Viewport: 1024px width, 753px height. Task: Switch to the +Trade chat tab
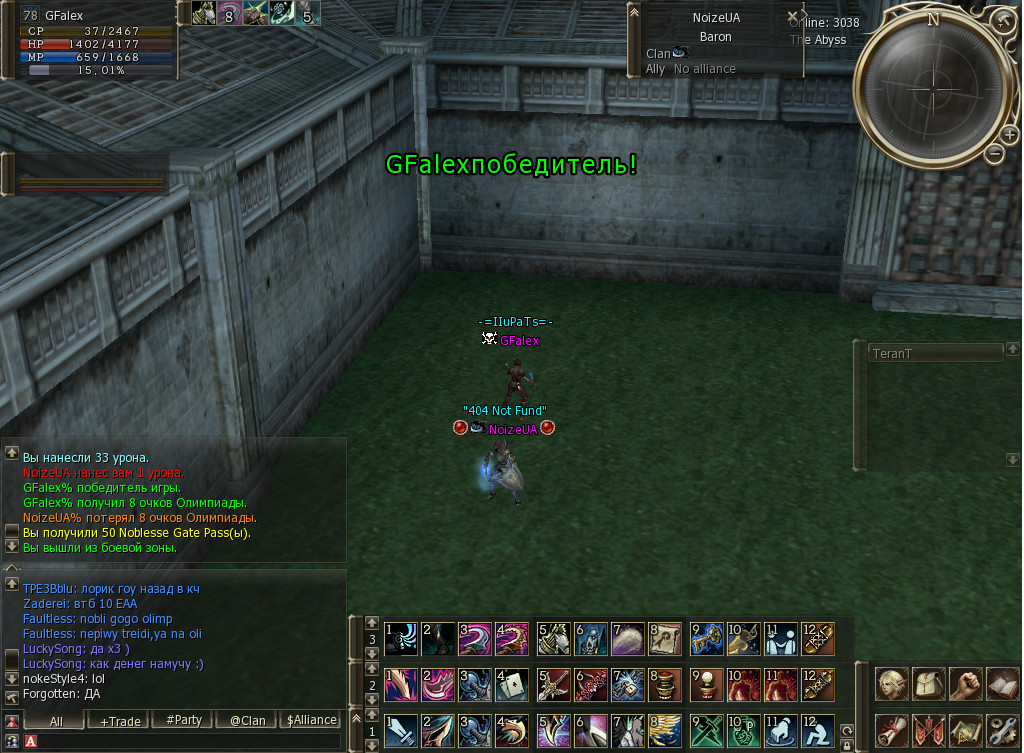tap(114, 720)
